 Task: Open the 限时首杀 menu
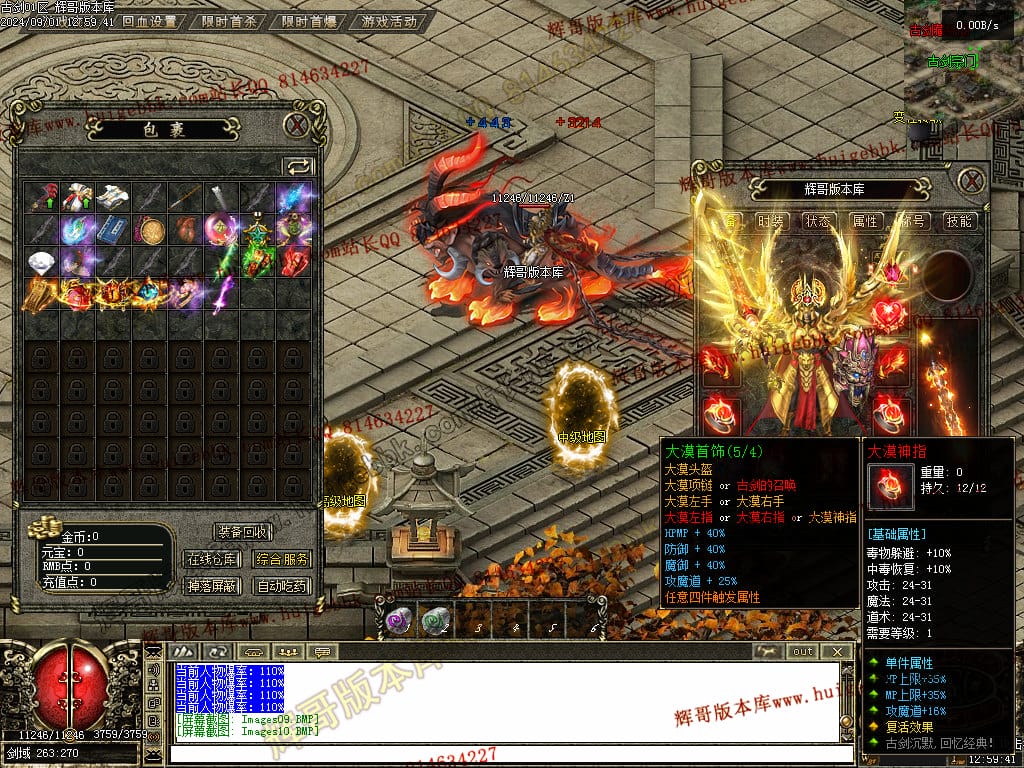(x=228, y=21)
